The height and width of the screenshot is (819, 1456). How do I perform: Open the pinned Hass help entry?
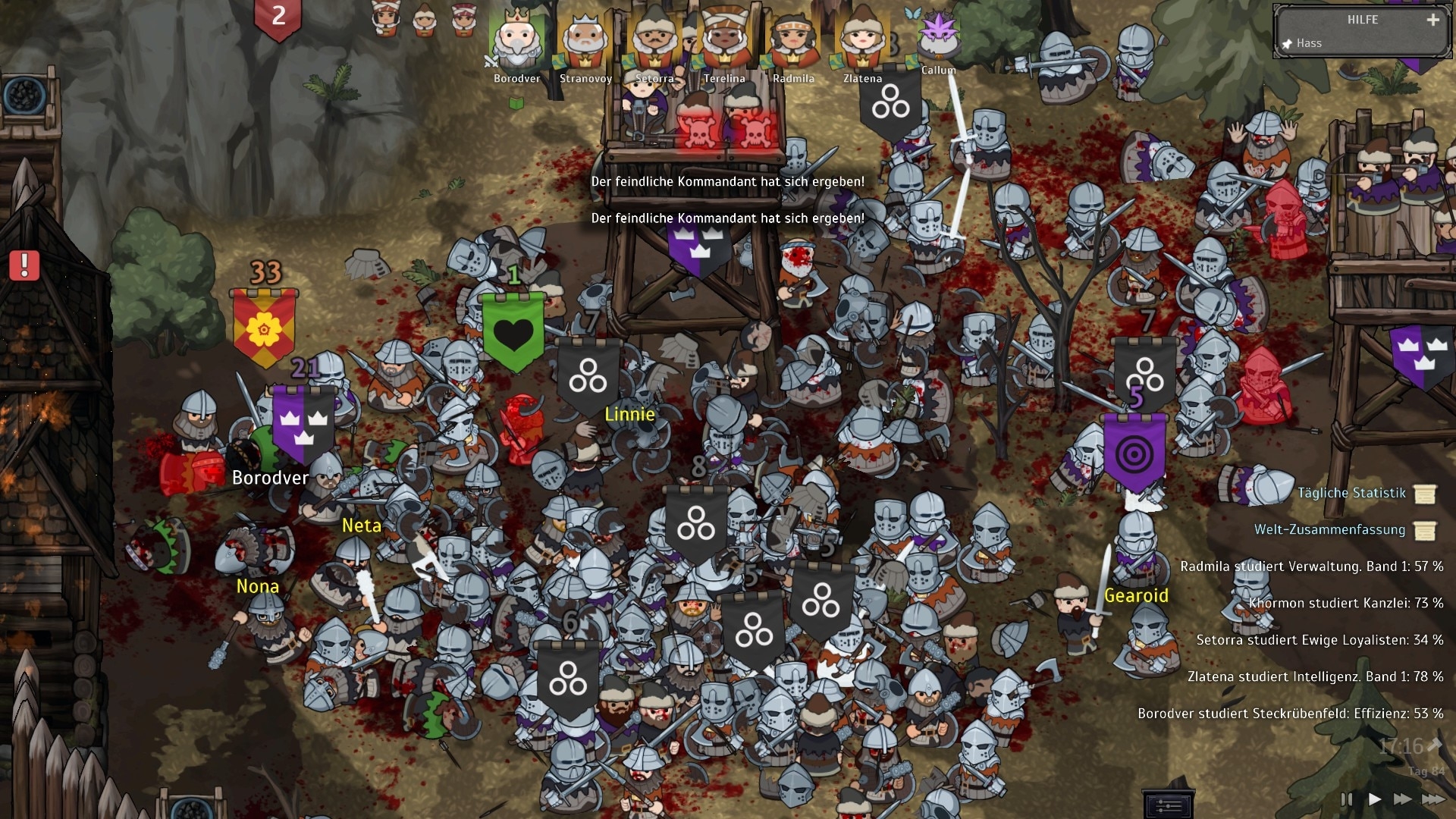(x=1309, y=43)
